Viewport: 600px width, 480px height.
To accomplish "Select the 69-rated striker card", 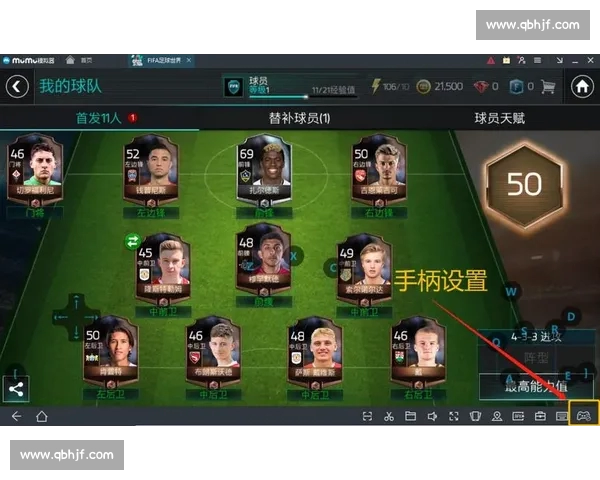I will point(262,178).
